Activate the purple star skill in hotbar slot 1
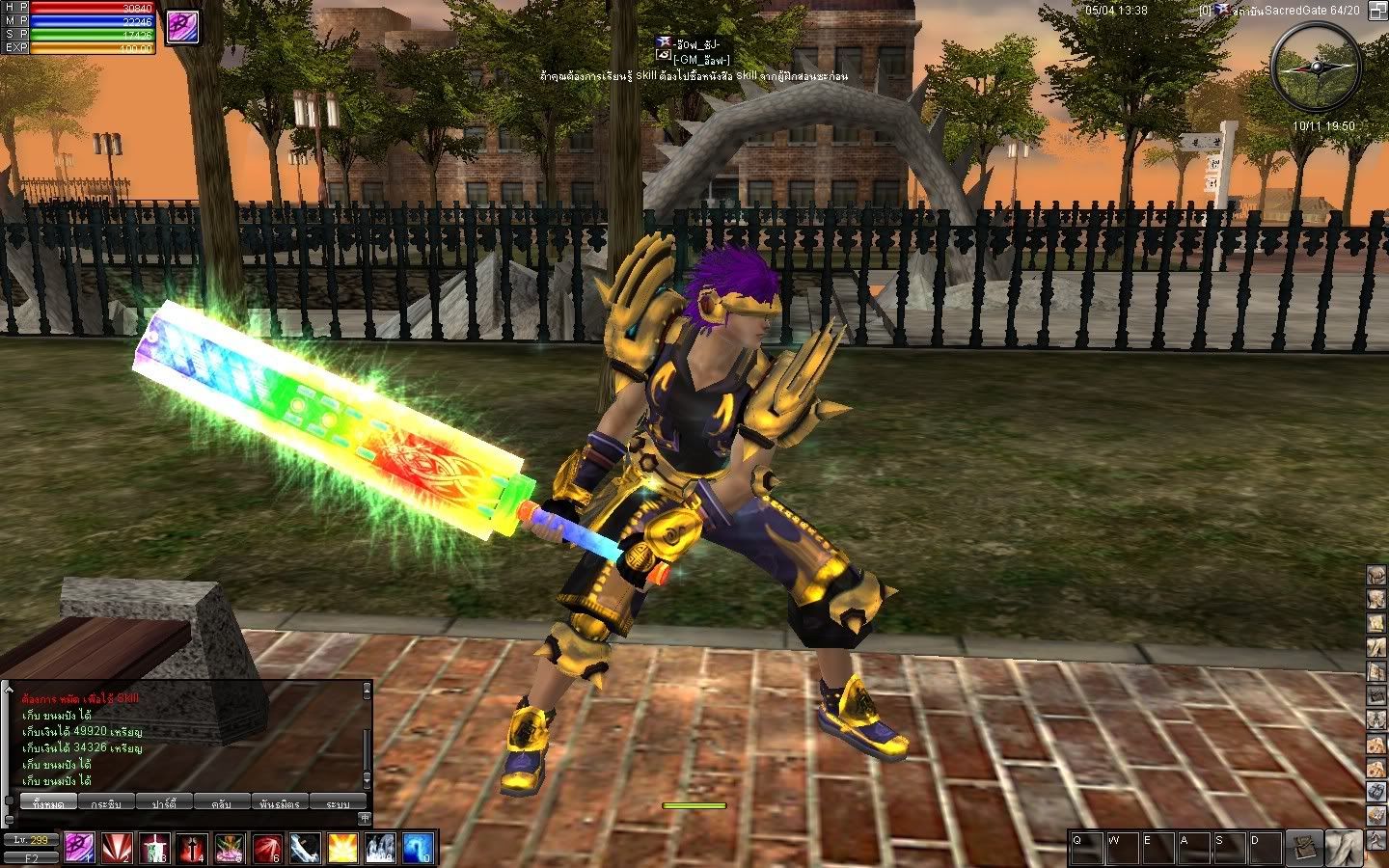The image size is (1389, 868). [x=79, y=848]
